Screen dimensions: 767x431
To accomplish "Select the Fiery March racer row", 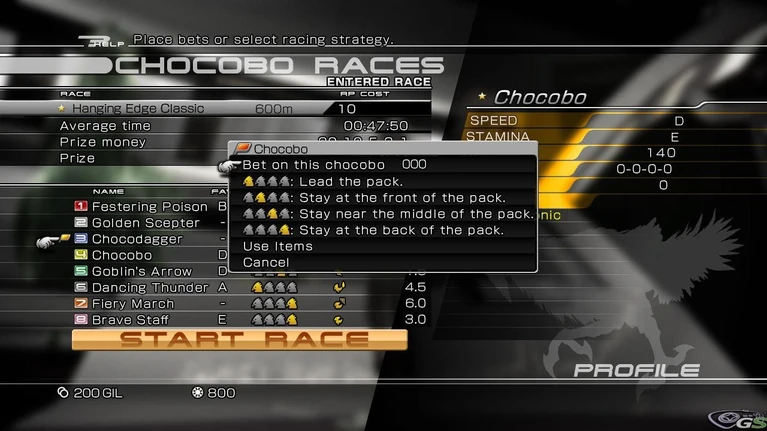I will coord(133,303).
